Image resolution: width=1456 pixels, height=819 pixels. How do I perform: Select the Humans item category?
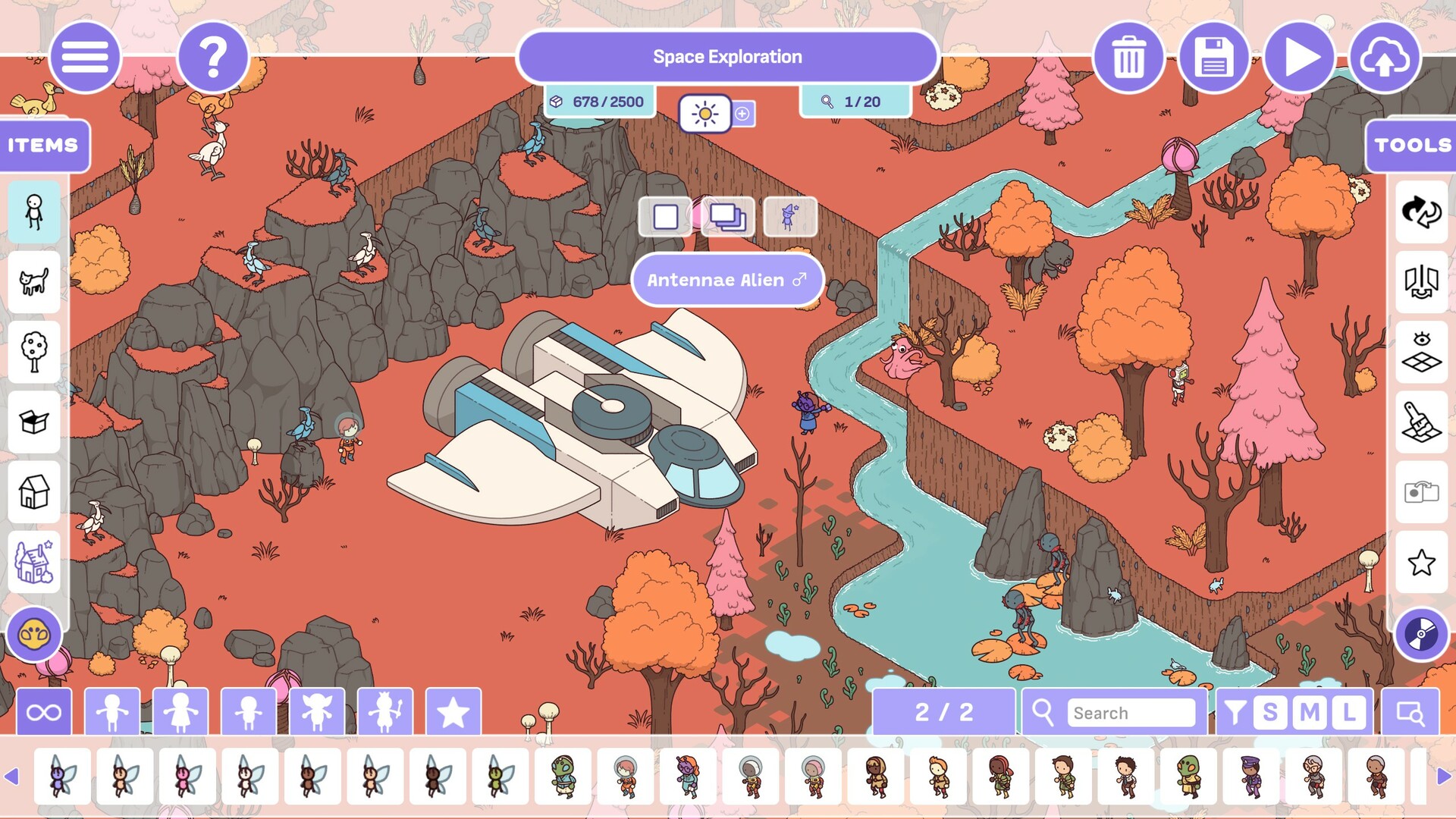point(33,212)
